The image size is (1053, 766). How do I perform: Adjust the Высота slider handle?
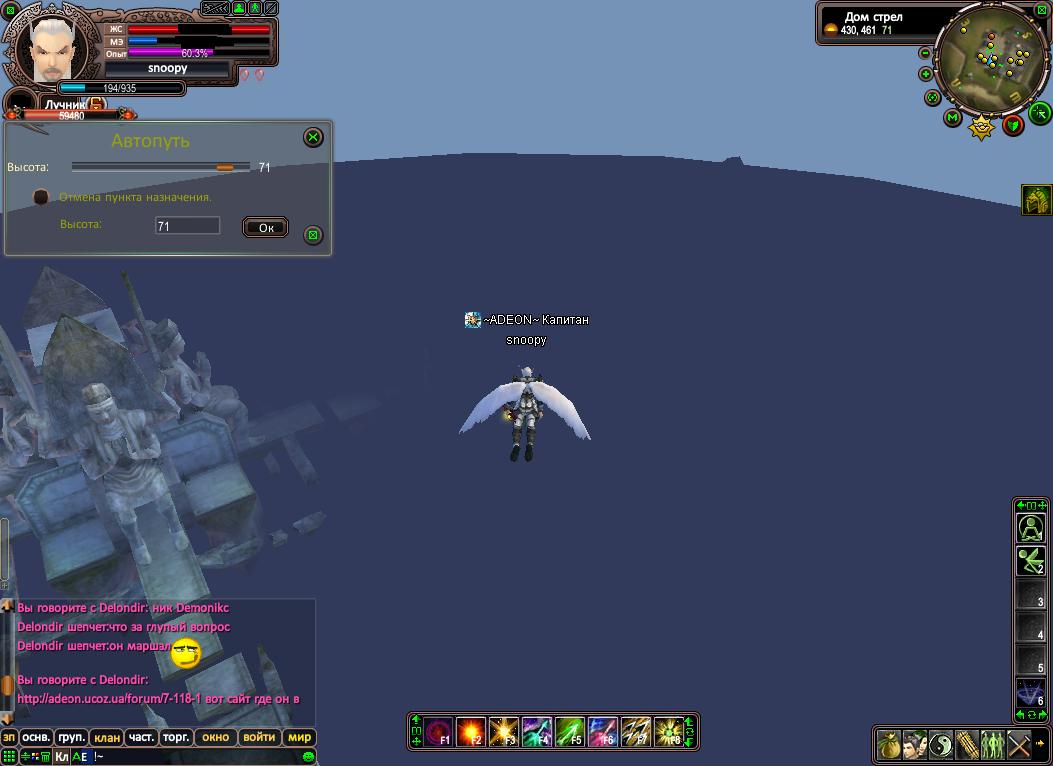point(225,167)
